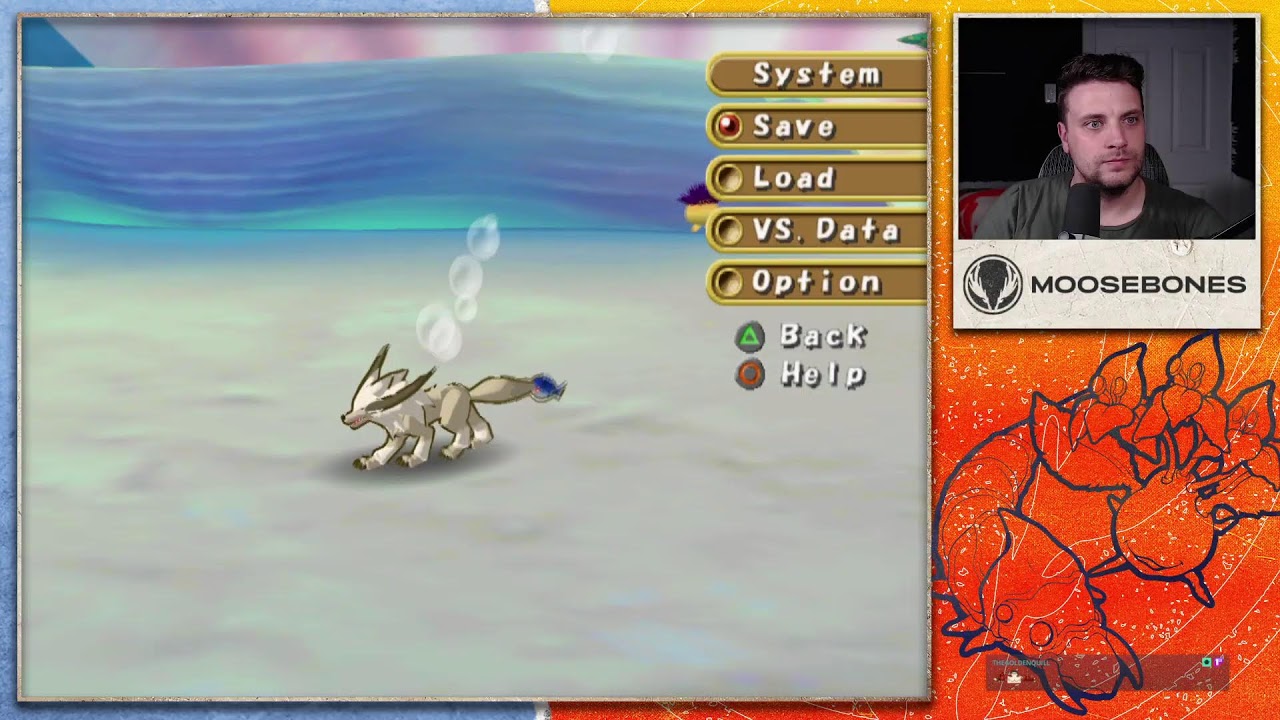
Task: Click the purple Twitch glitch emote icon
Action: [1218, 662]
